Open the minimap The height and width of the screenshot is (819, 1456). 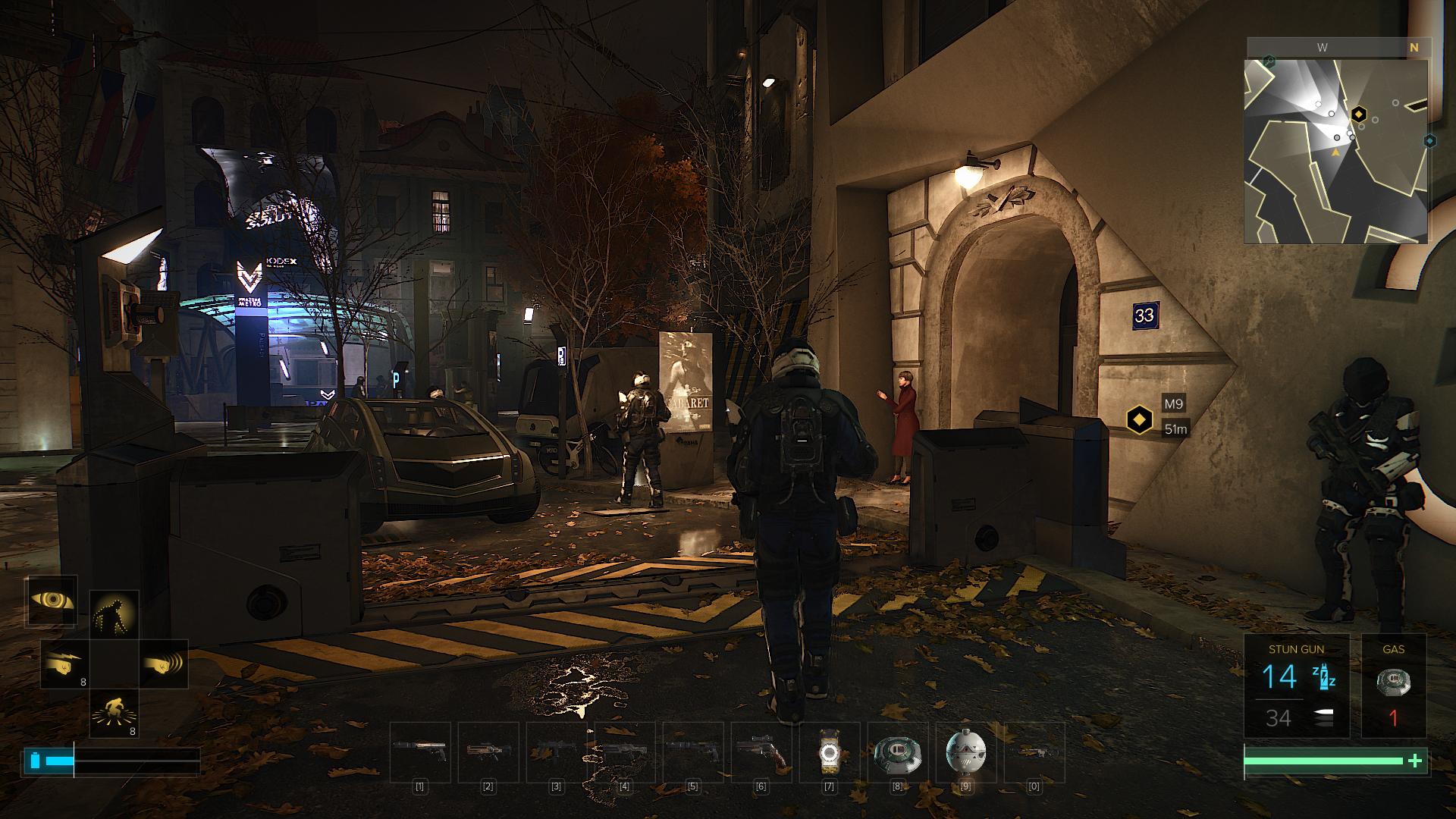click(1336, 150)
